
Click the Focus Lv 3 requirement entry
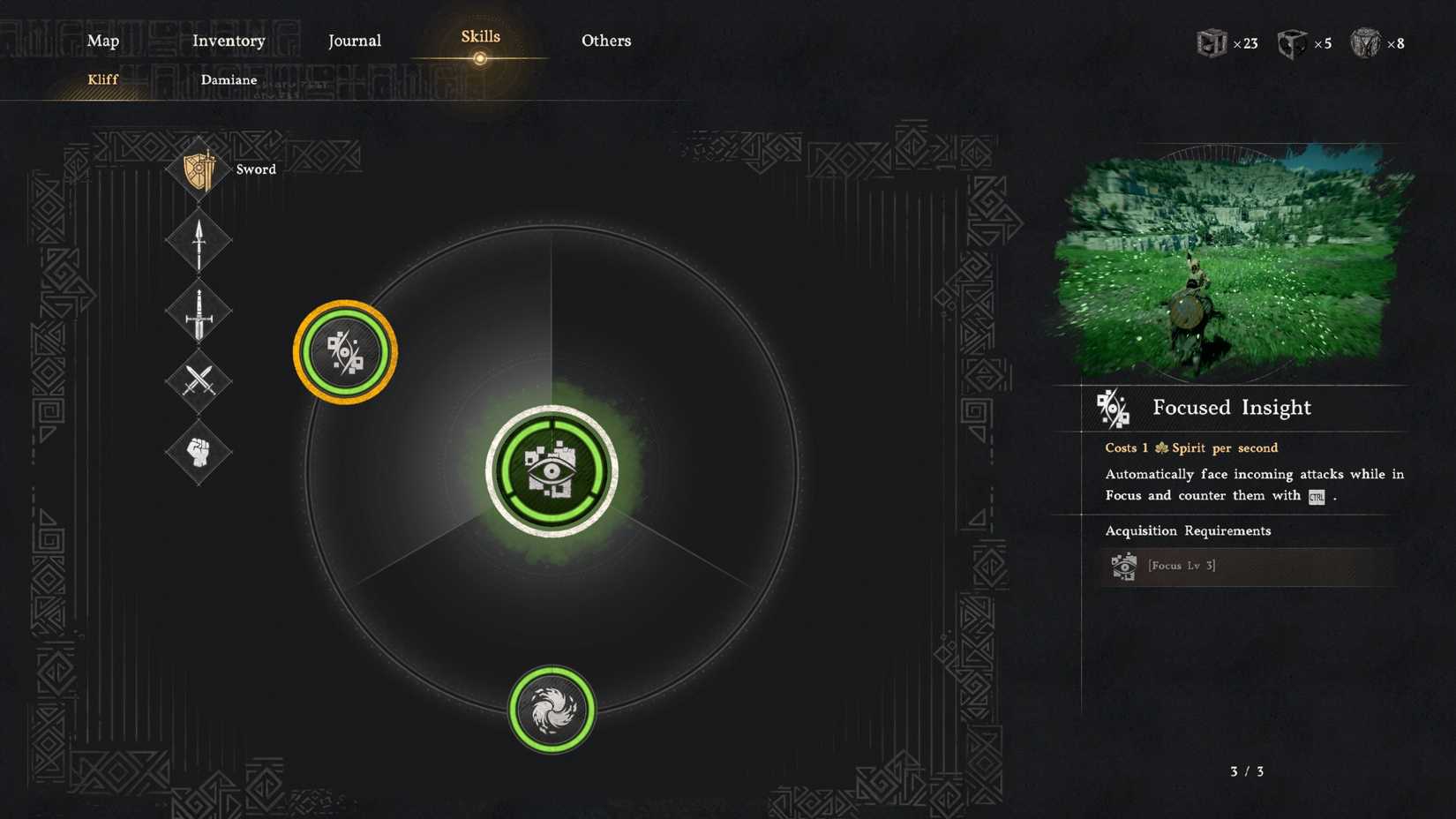coord(1182,565)
